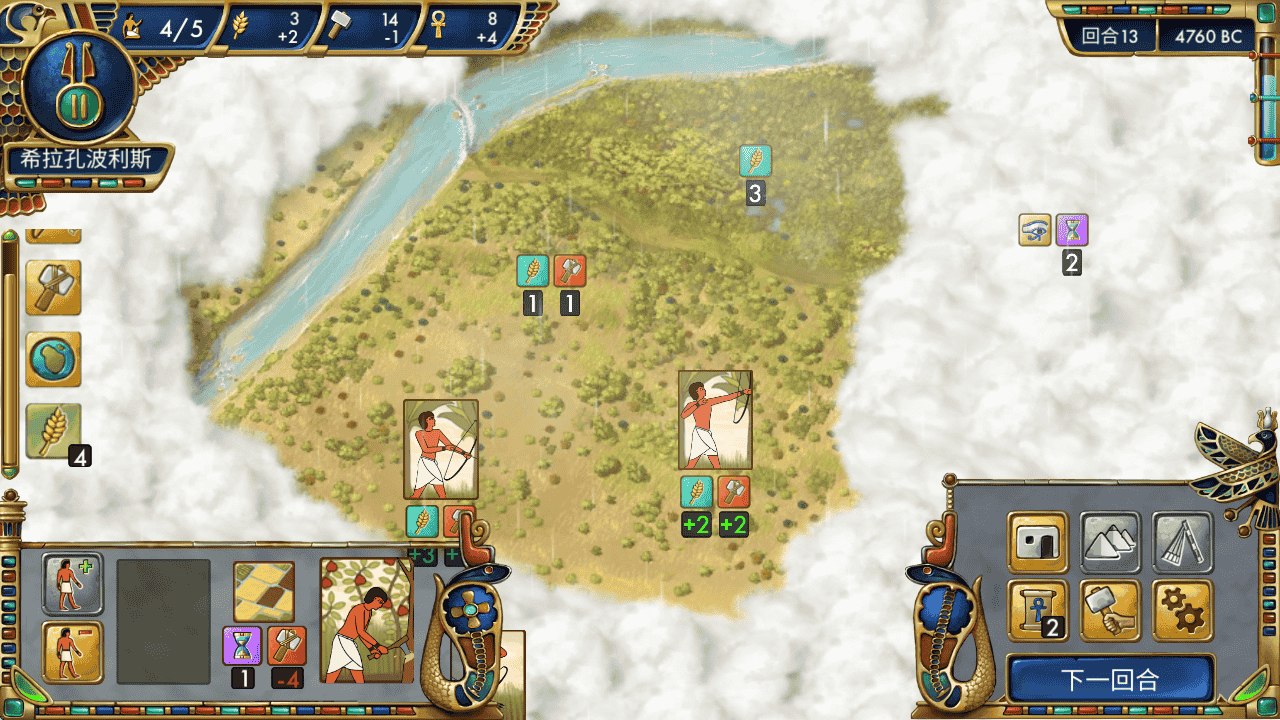1280x720 pixels.
Task: Remove a worker with the minus button
Action: [x=72, y=651]
